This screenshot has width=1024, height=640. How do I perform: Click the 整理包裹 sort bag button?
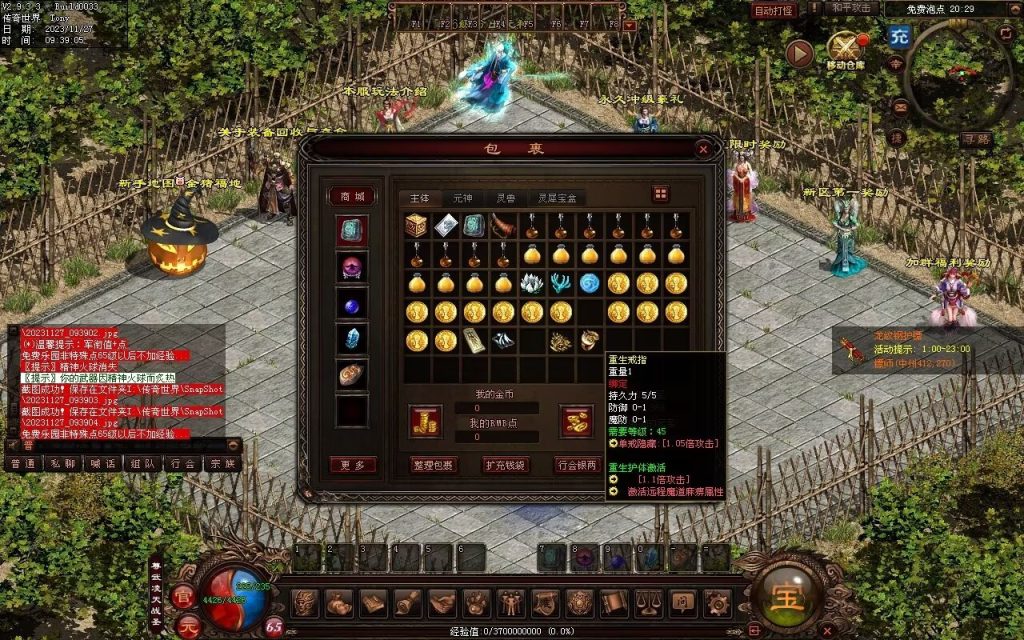tap(433, 465)
